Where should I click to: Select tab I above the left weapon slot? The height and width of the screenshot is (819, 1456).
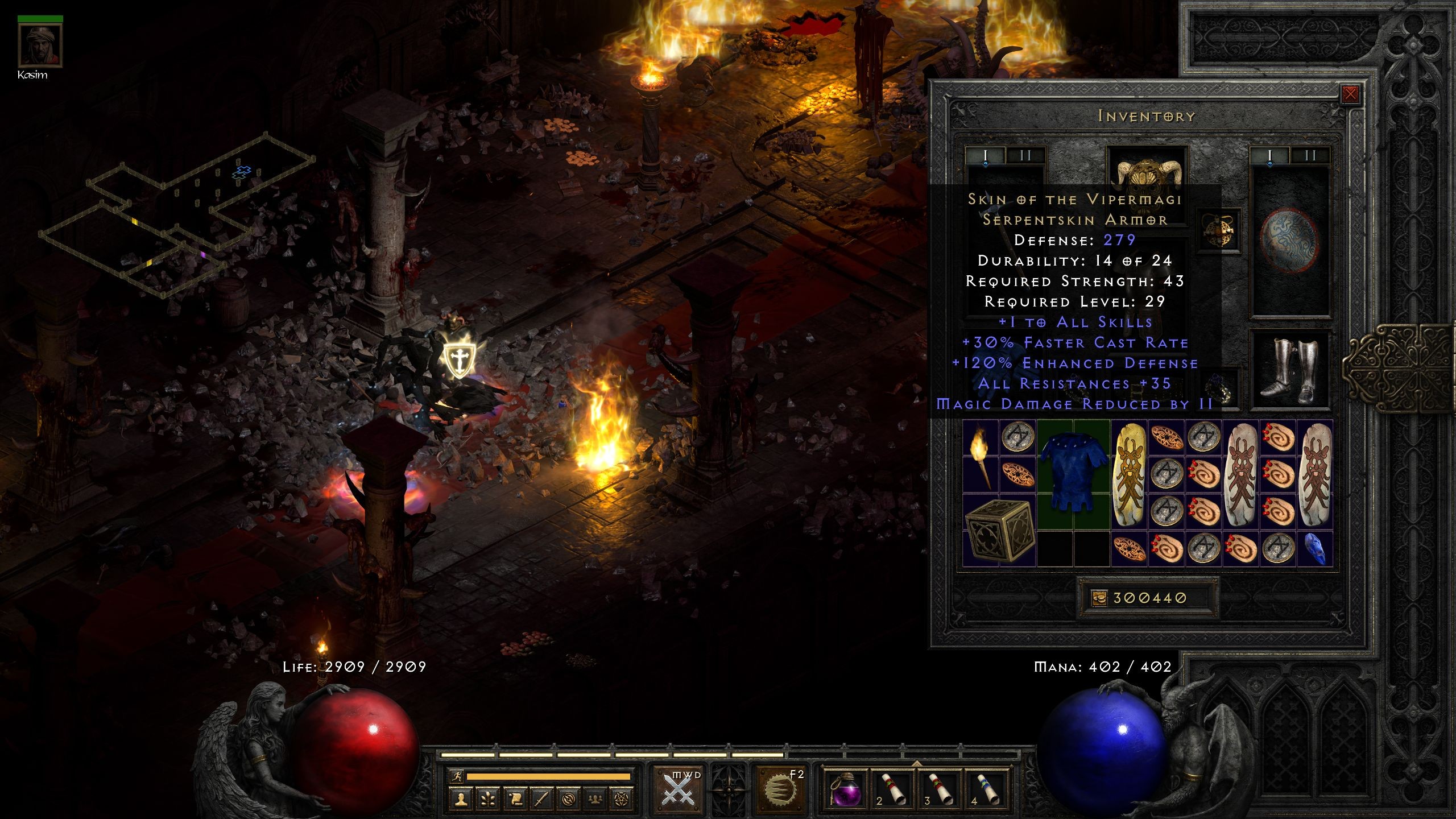tap(985, 154)
